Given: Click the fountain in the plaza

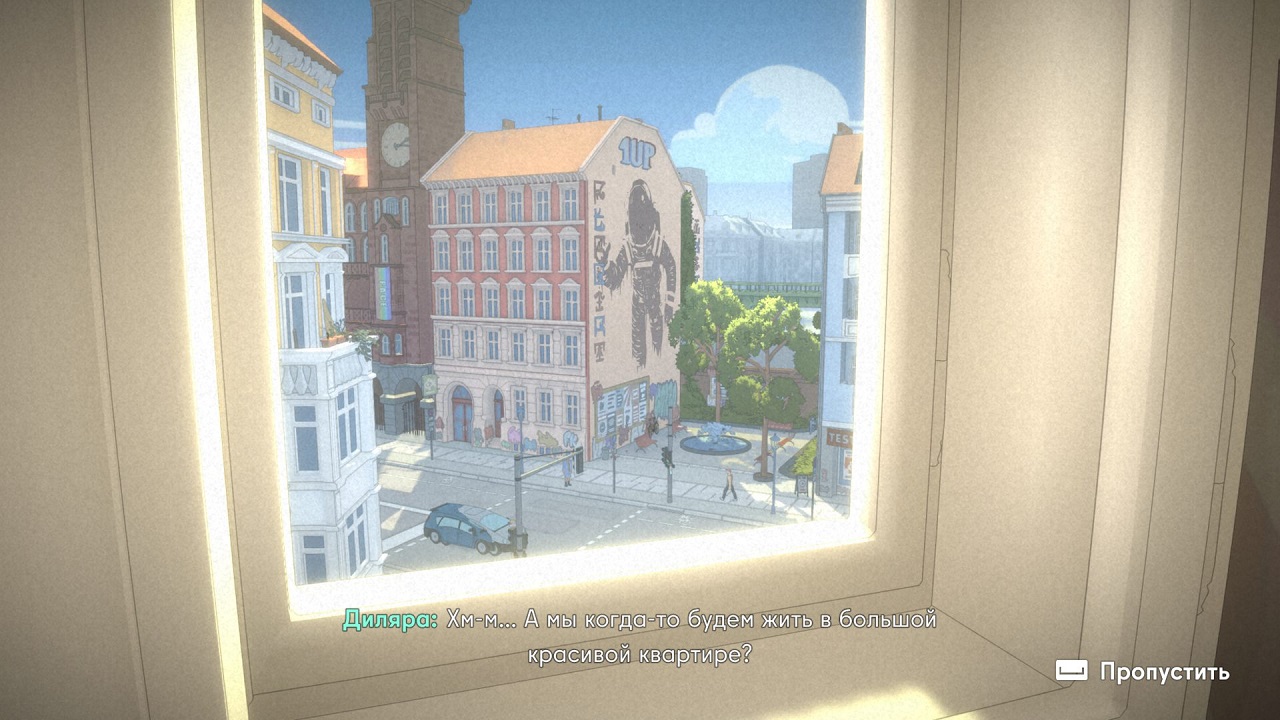Looking at the screenshot, I should coord(715,443).
